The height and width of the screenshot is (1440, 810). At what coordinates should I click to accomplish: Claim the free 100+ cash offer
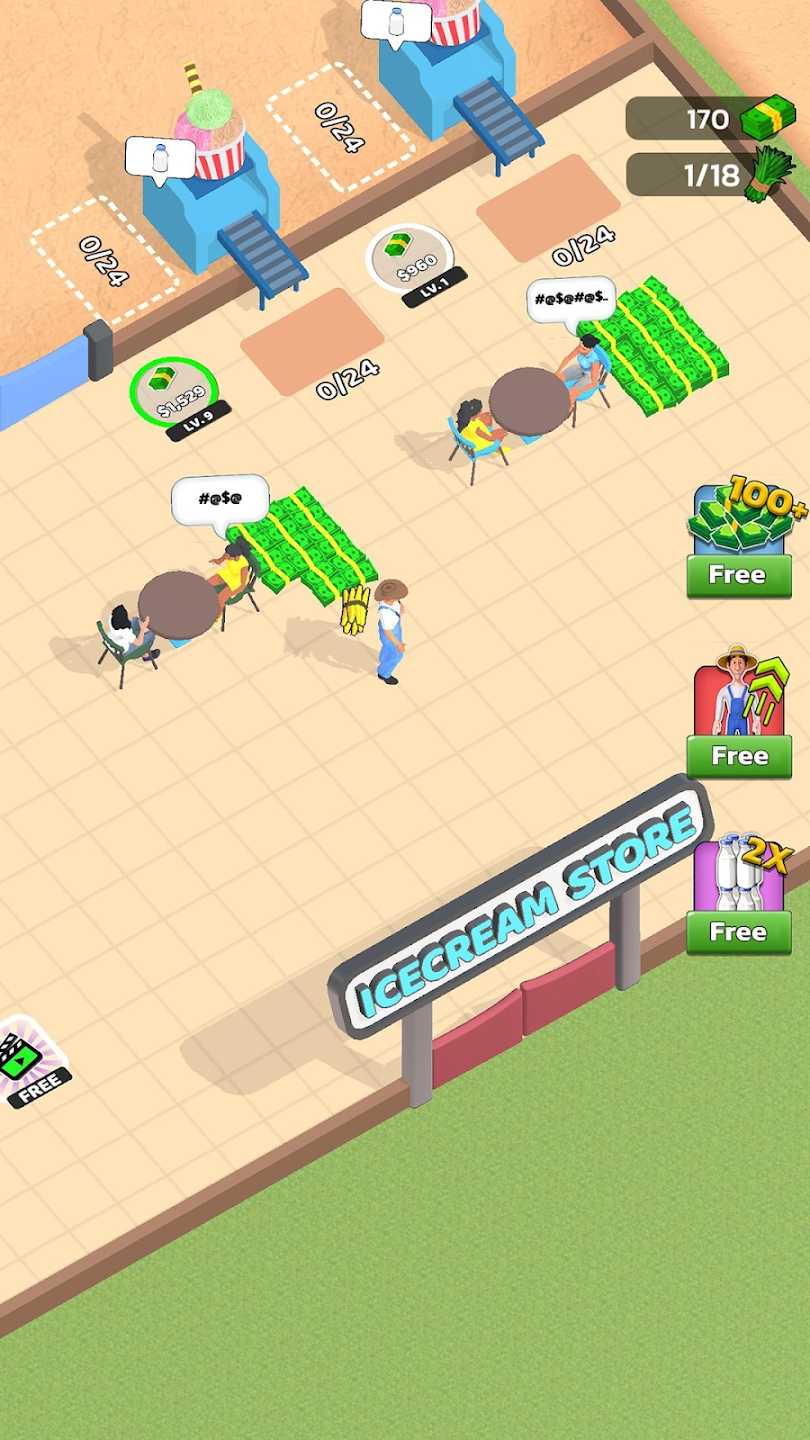tap(739, 574)
